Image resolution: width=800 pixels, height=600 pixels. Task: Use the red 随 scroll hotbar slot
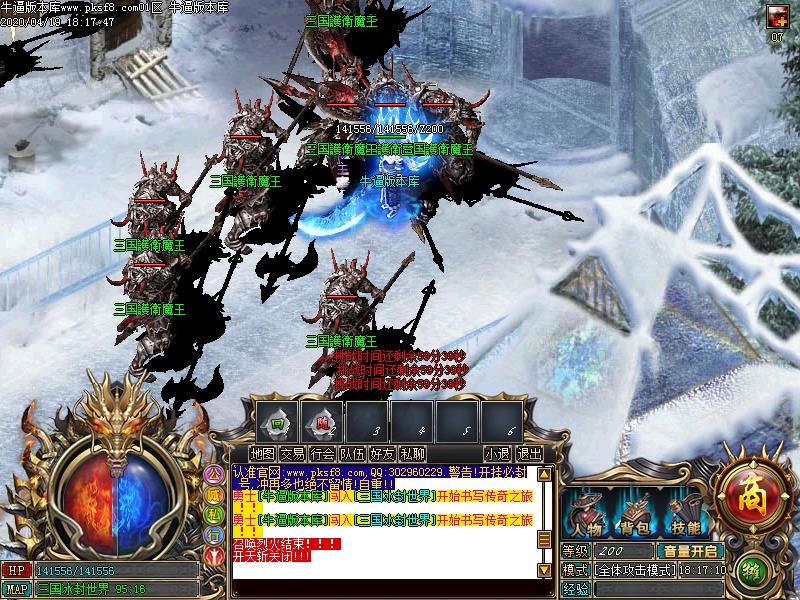click(x=323, y=422)
